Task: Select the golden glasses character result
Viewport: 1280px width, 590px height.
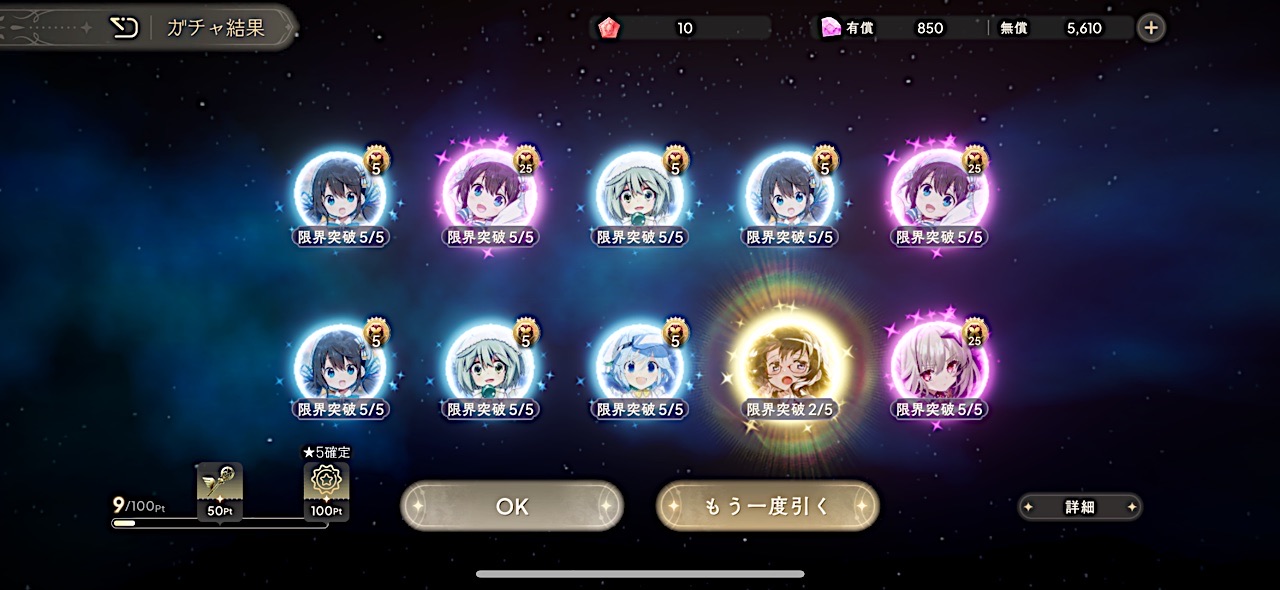Action: [790, 367]
